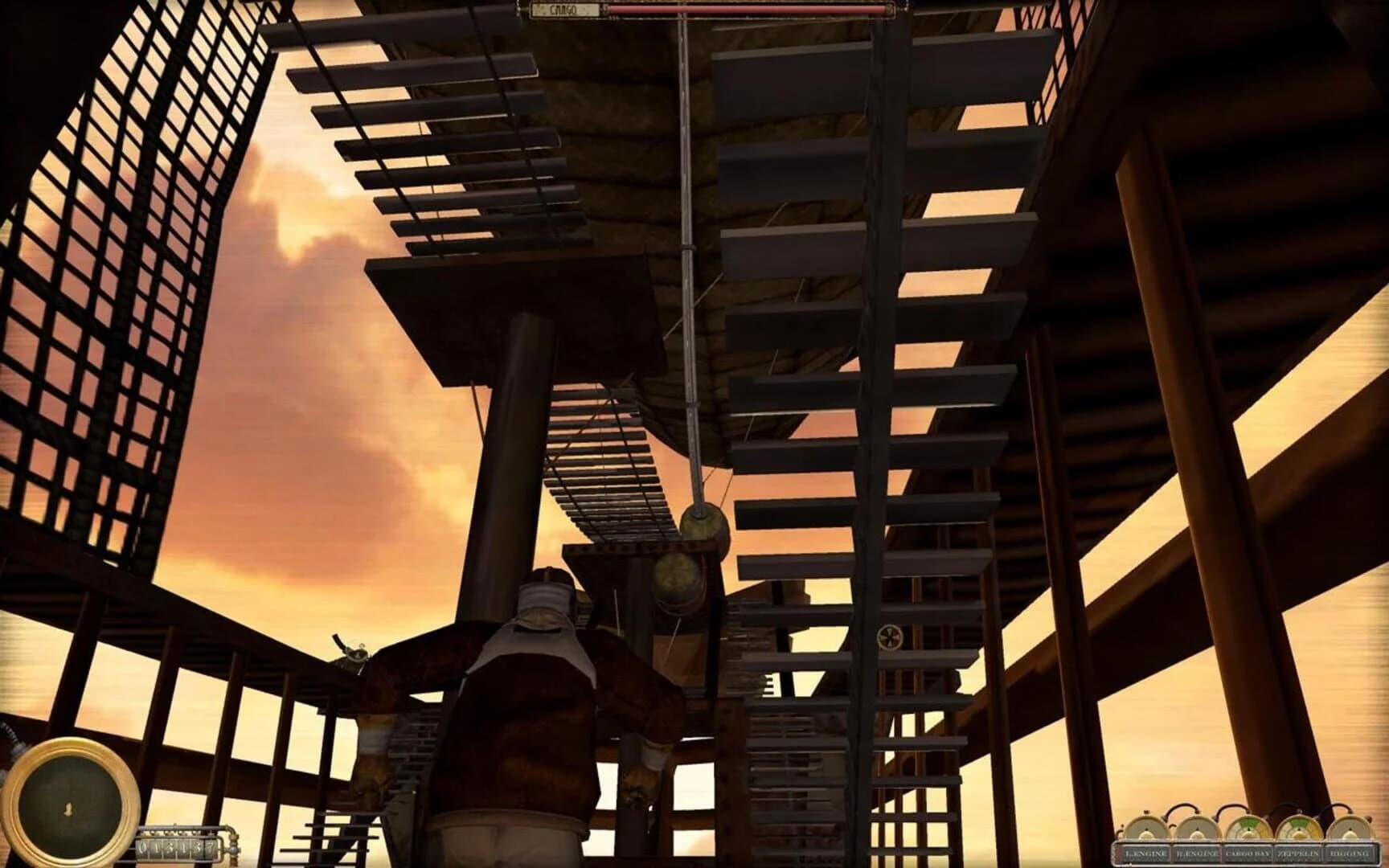Expand the I.ENGINE gauge details
Image resolution: width=1389 pixels, height=868 pixels.
point(1146,830)
